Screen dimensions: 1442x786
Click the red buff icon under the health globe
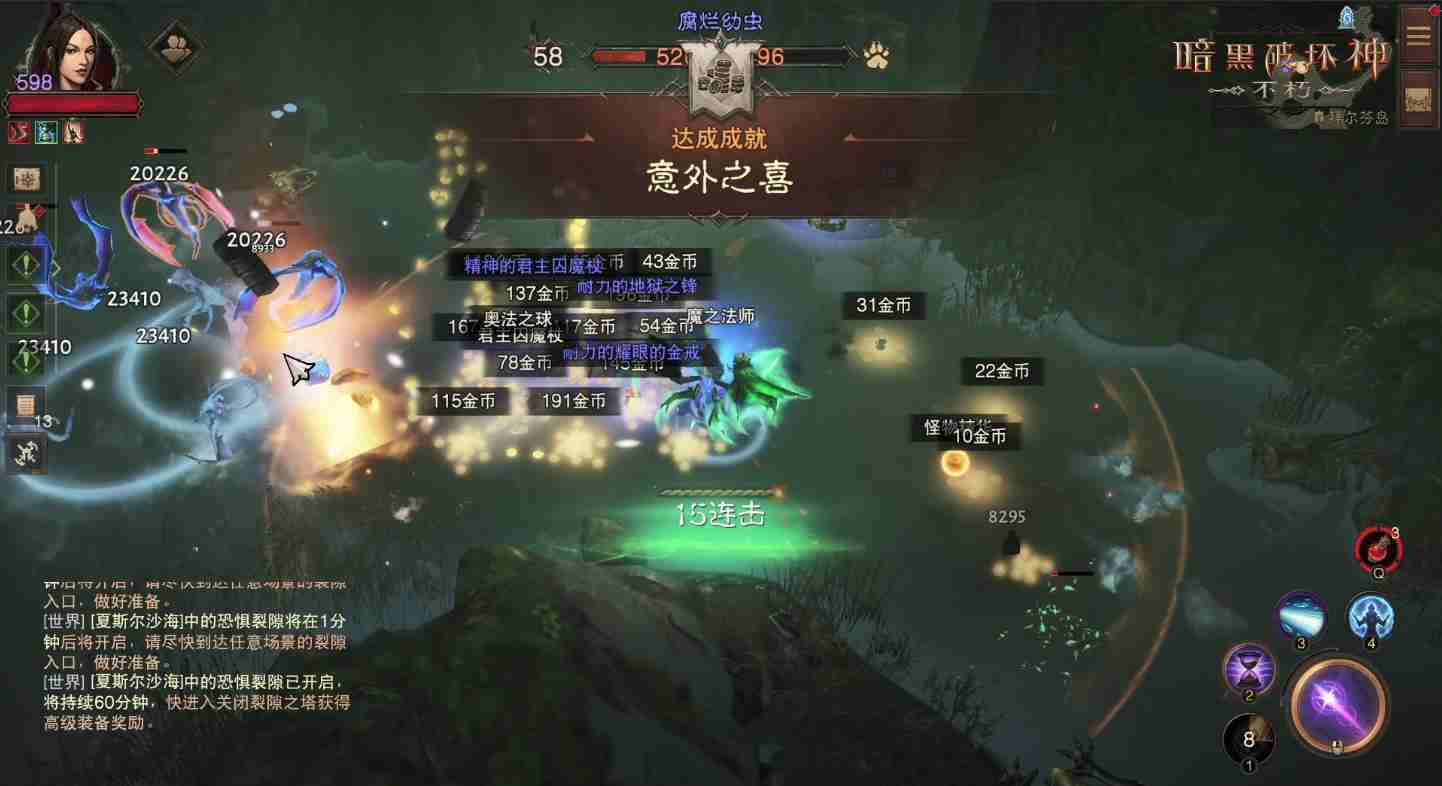[17, 132]
